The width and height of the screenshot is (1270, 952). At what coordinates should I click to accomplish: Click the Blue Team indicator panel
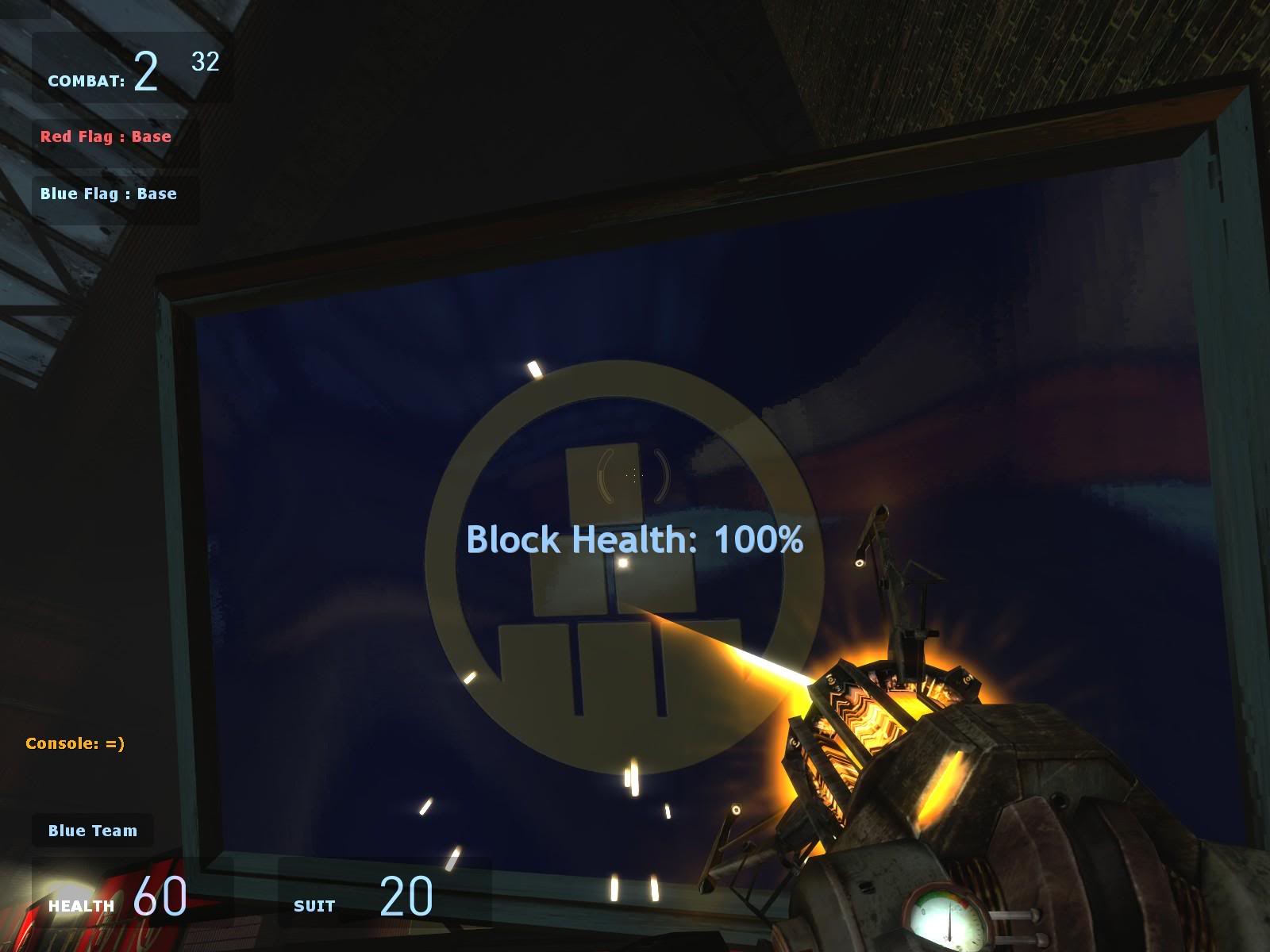93,831
